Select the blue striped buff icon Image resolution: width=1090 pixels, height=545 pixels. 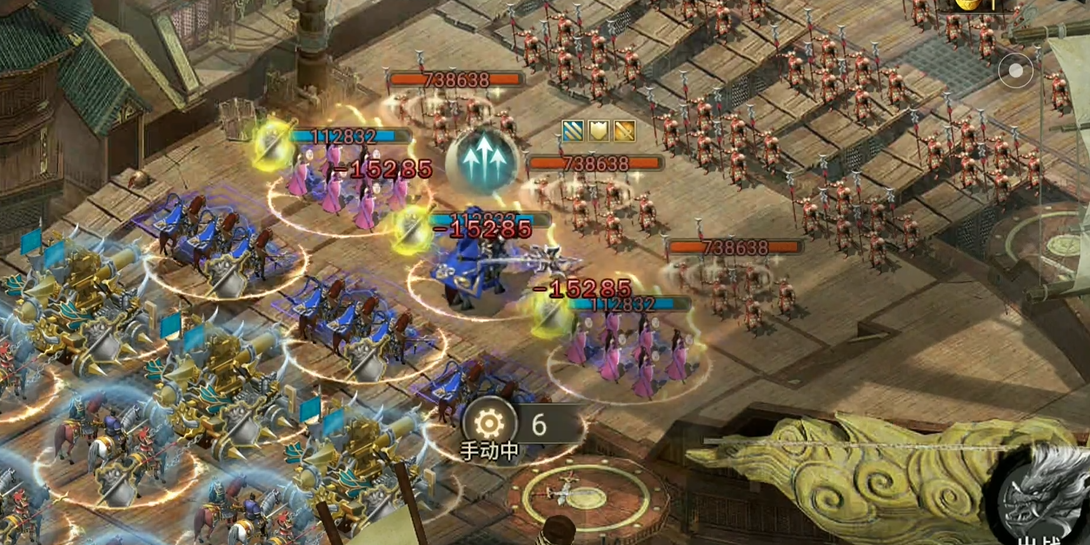click(x=574, y=130)
